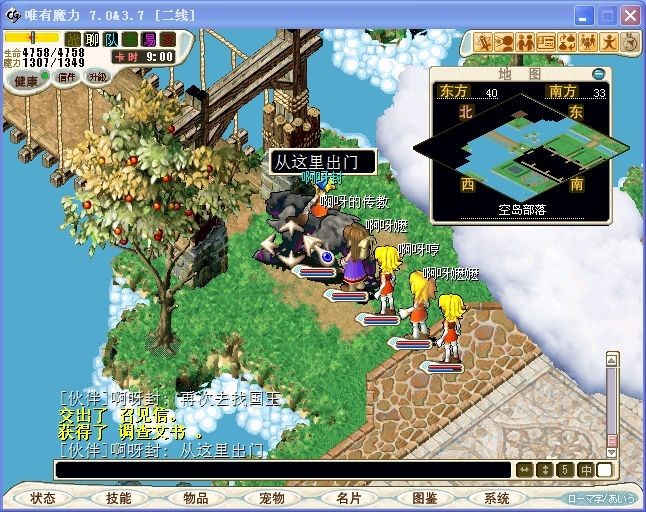The width and height of the screenshot is (646, 512).
Task: Open the 信件 mail button
Action: tap(66, 77)
